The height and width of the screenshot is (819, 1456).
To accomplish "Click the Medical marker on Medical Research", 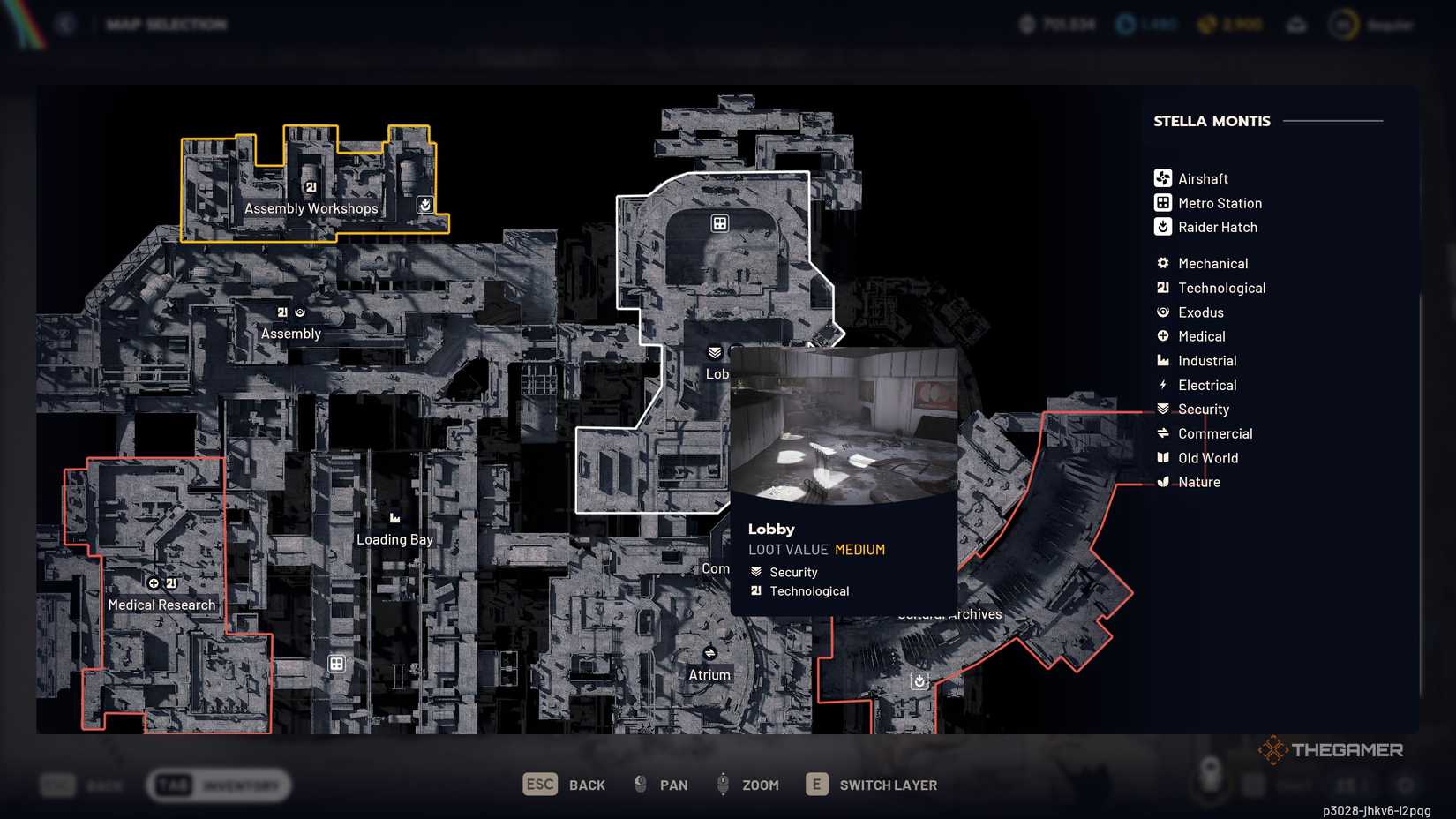I will [x=154, y=583].
